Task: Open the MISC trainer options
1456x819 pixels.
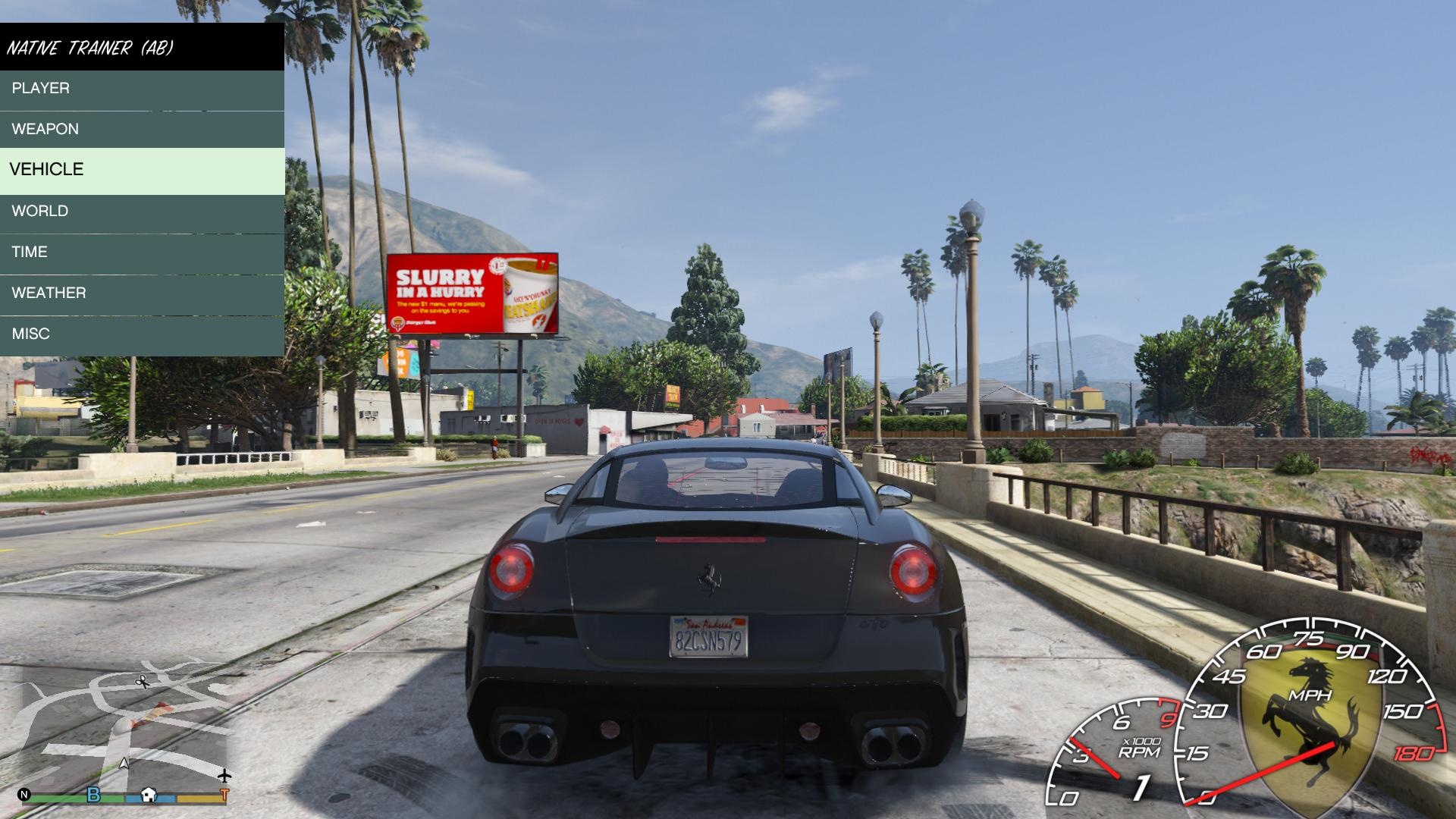Action: coord(142,334)
